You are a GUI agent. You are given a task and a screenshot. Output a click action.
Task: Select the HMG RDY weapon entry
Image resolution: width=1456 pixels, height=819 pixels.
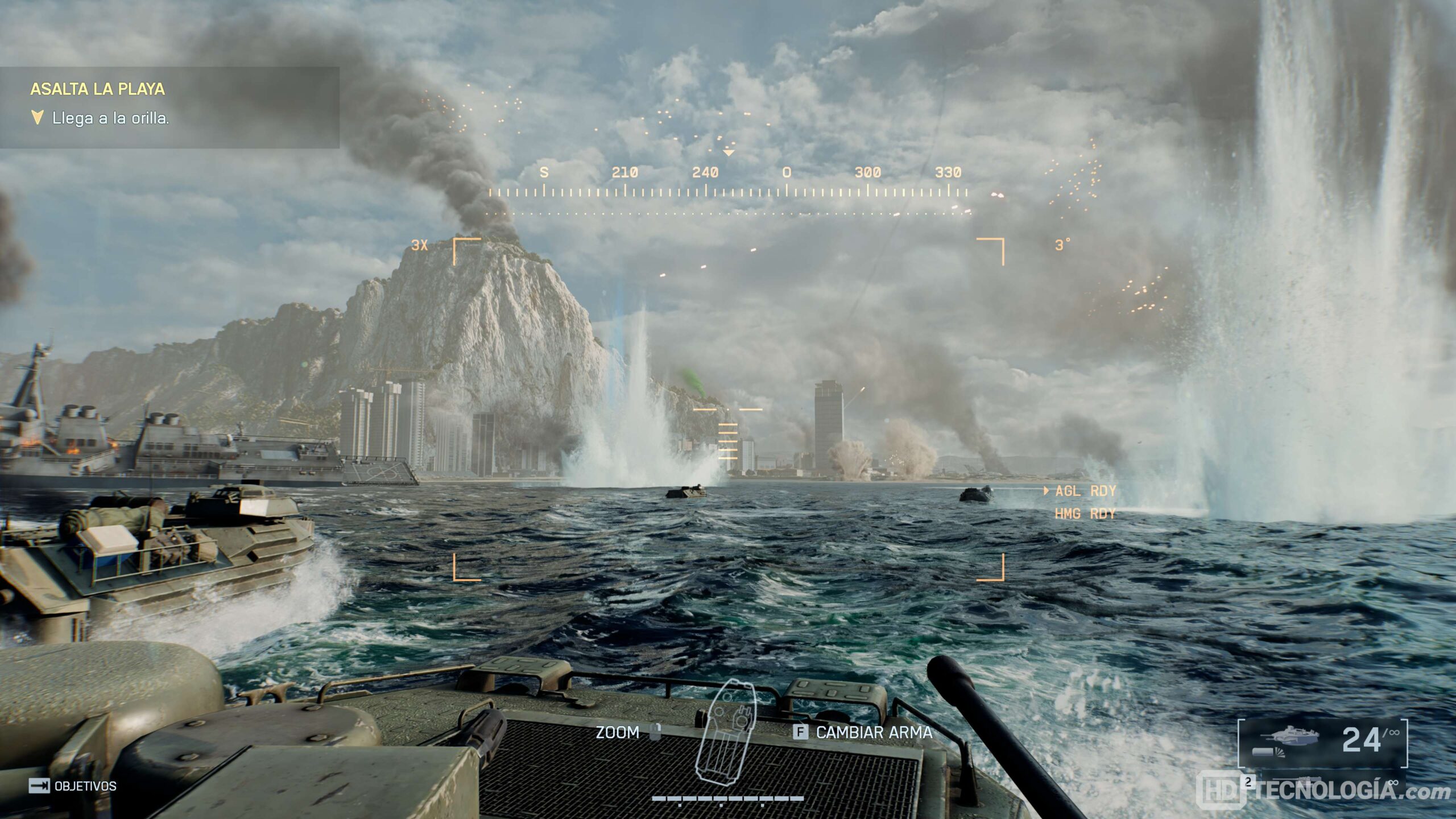(x=1084, y=514)
